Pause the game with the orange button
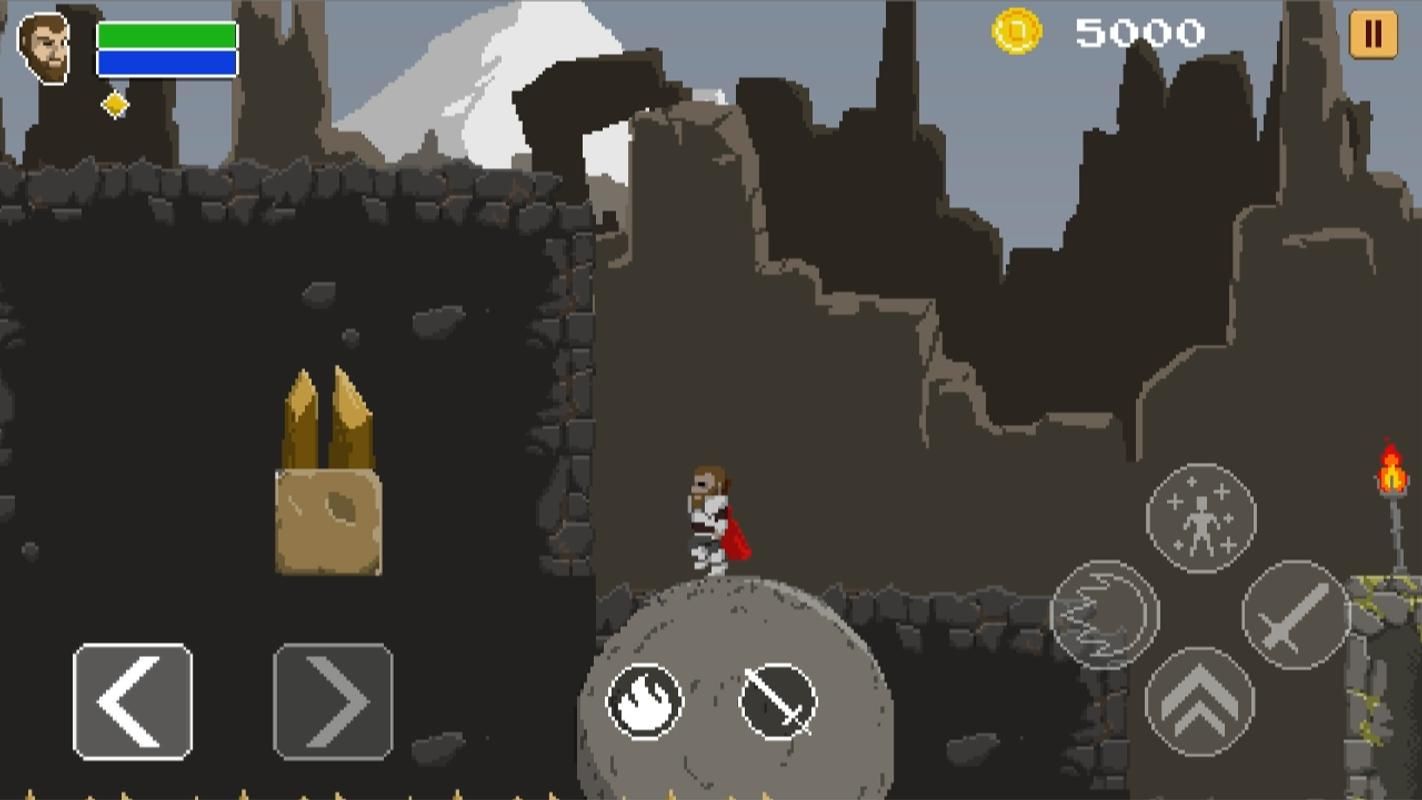 (x=1373, y=34)
